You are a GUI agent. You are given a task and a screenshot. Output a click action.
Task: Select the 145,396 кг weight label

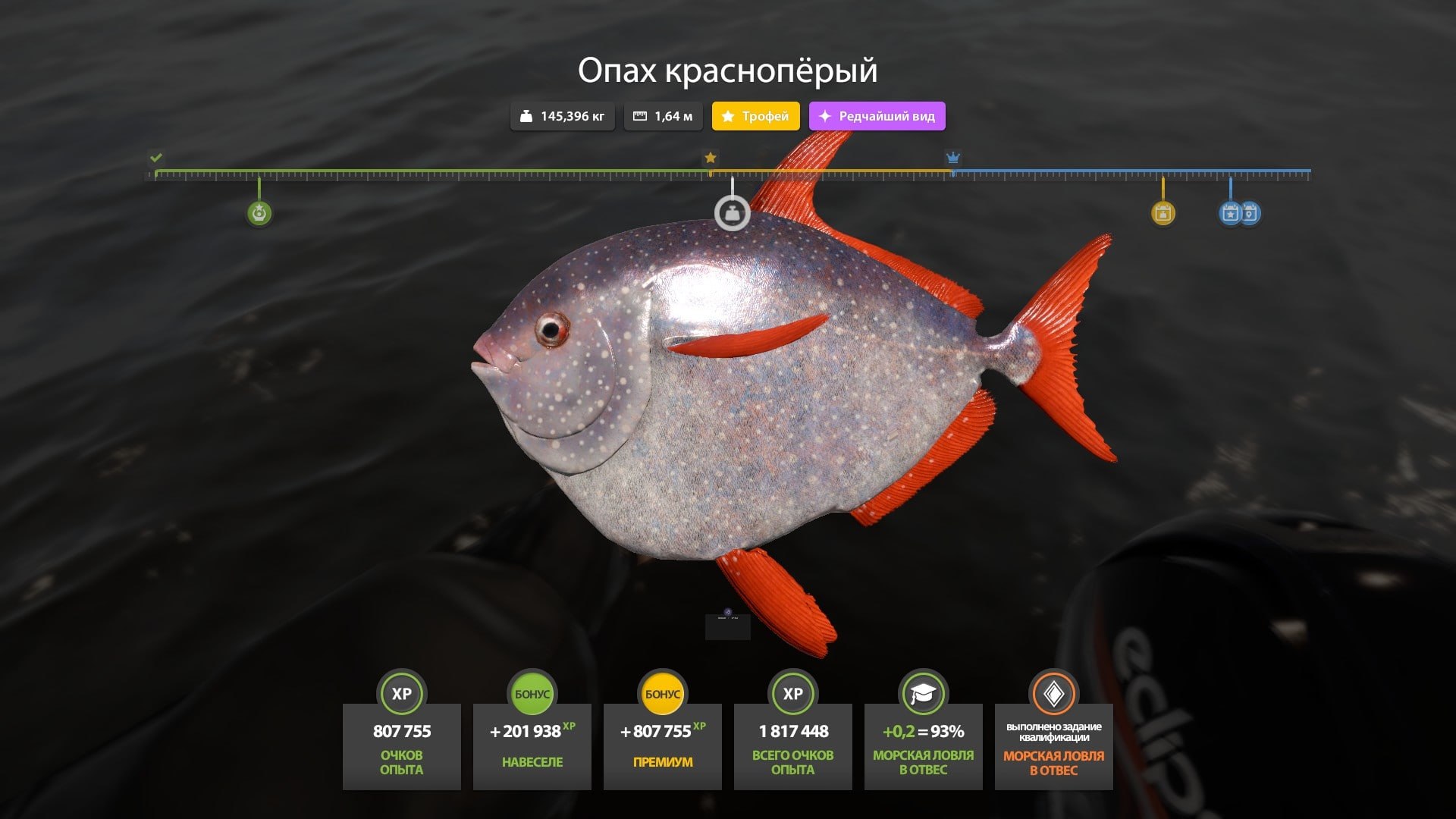coord(563,116)
